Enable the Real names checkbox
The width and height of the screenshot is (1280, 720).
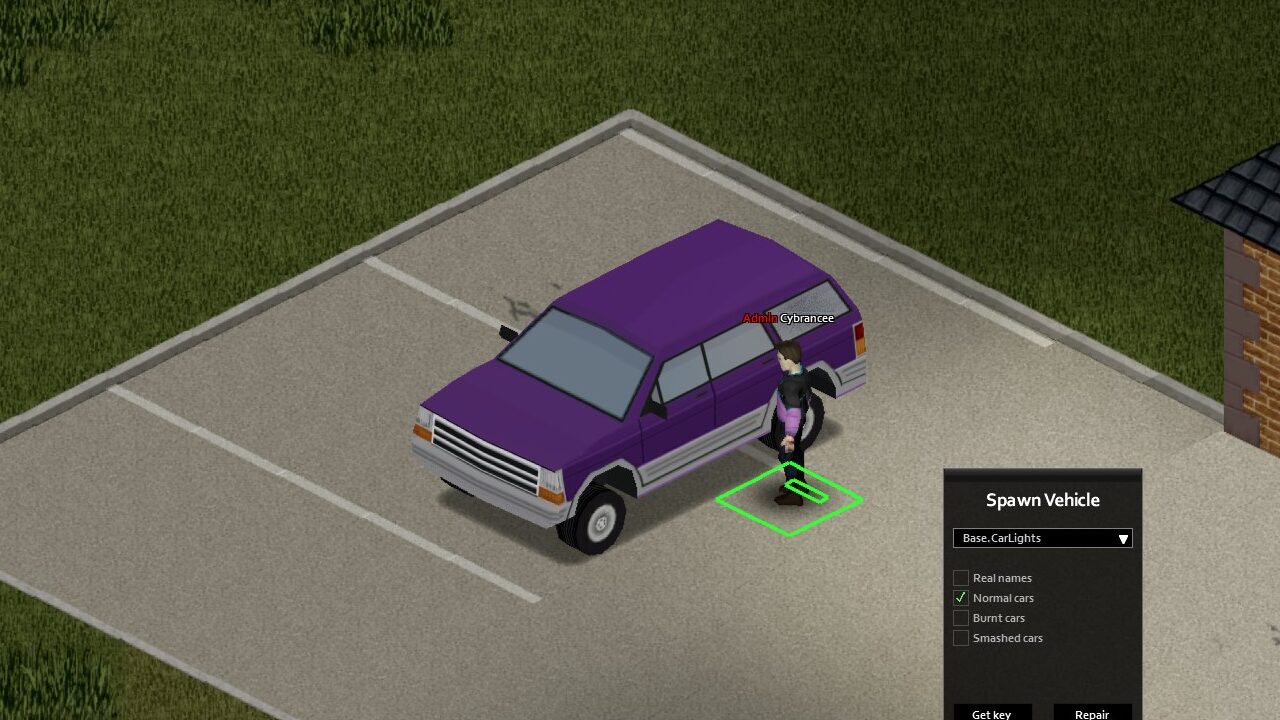(961, 578)
